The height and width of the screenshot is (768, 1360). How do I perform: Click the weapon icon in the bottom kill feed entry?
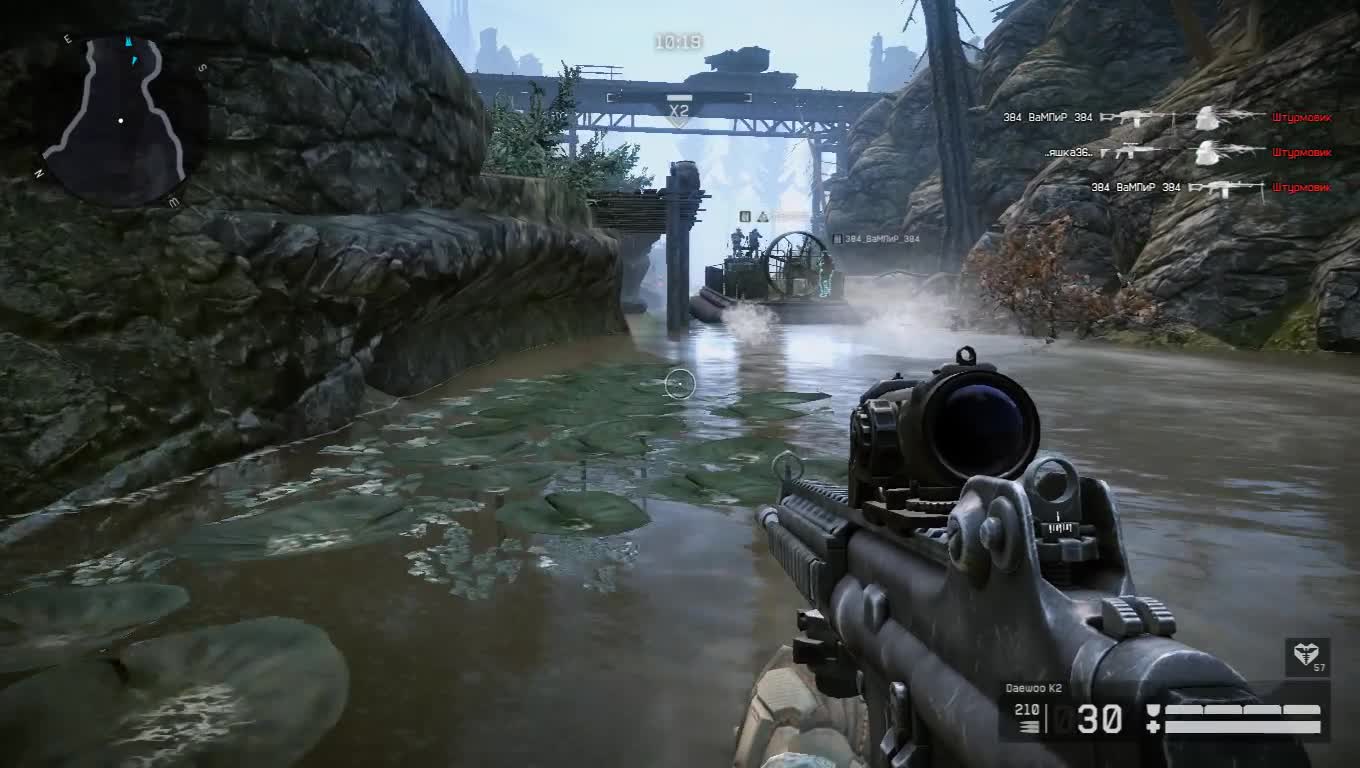coord(1225,188)
